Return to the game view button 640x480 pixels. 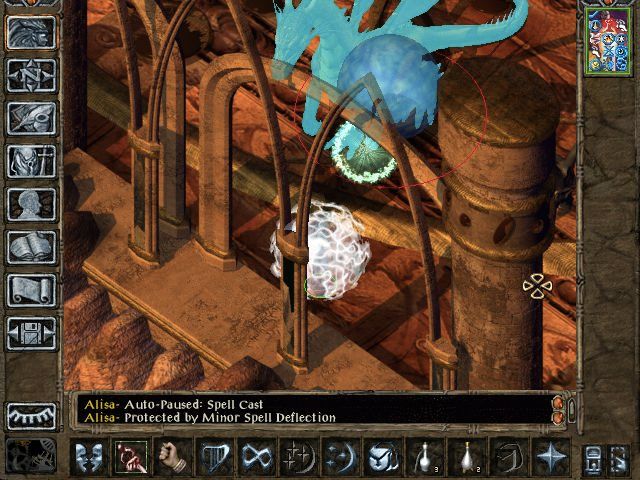coord(31,32)
